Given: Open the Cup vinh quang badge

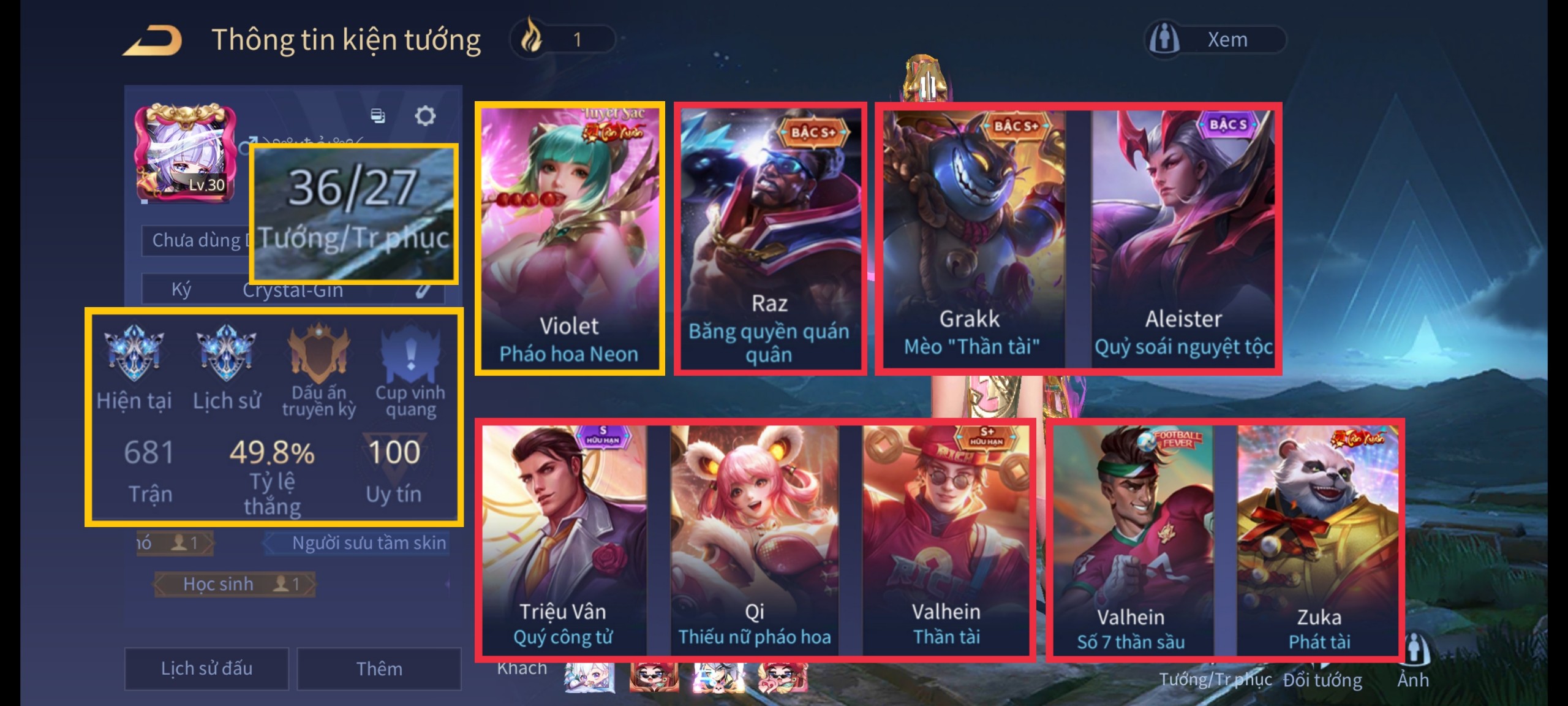Looking at the screenshot, I should (410, 354).
